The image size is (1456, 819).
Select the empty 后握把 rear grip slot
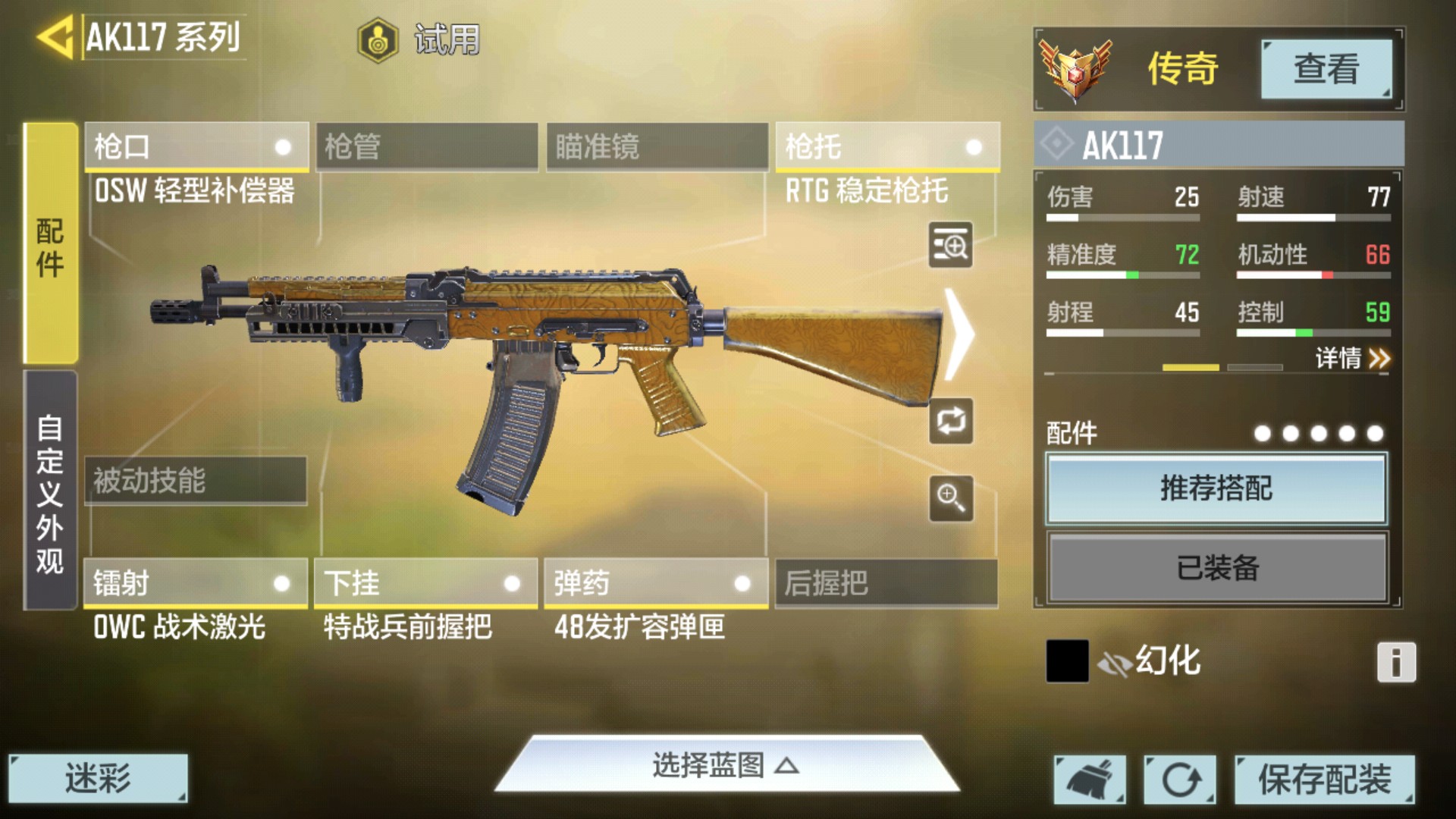click(886, 583)
